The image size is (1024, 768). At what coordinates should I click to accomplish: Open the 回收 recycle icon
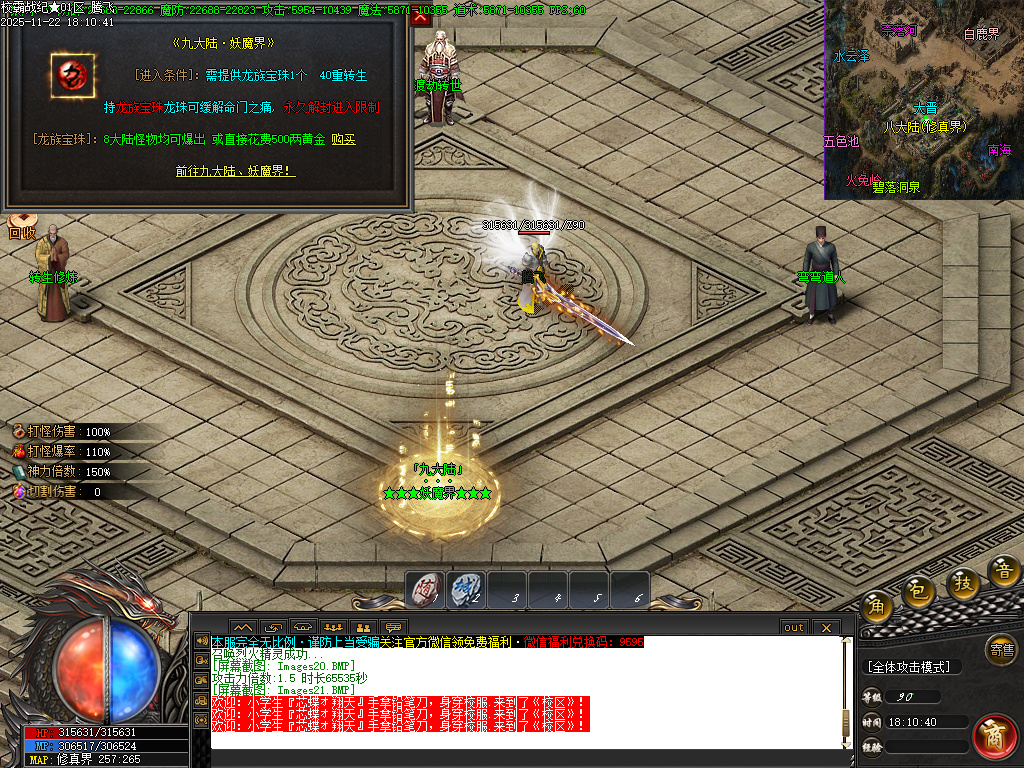coord(22,228)
